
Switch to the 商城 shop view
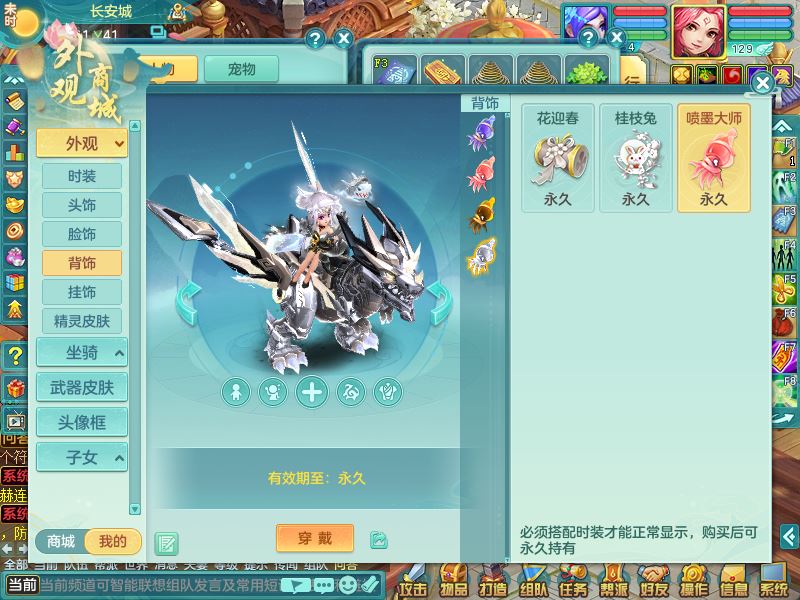click(x=62, y=542)
